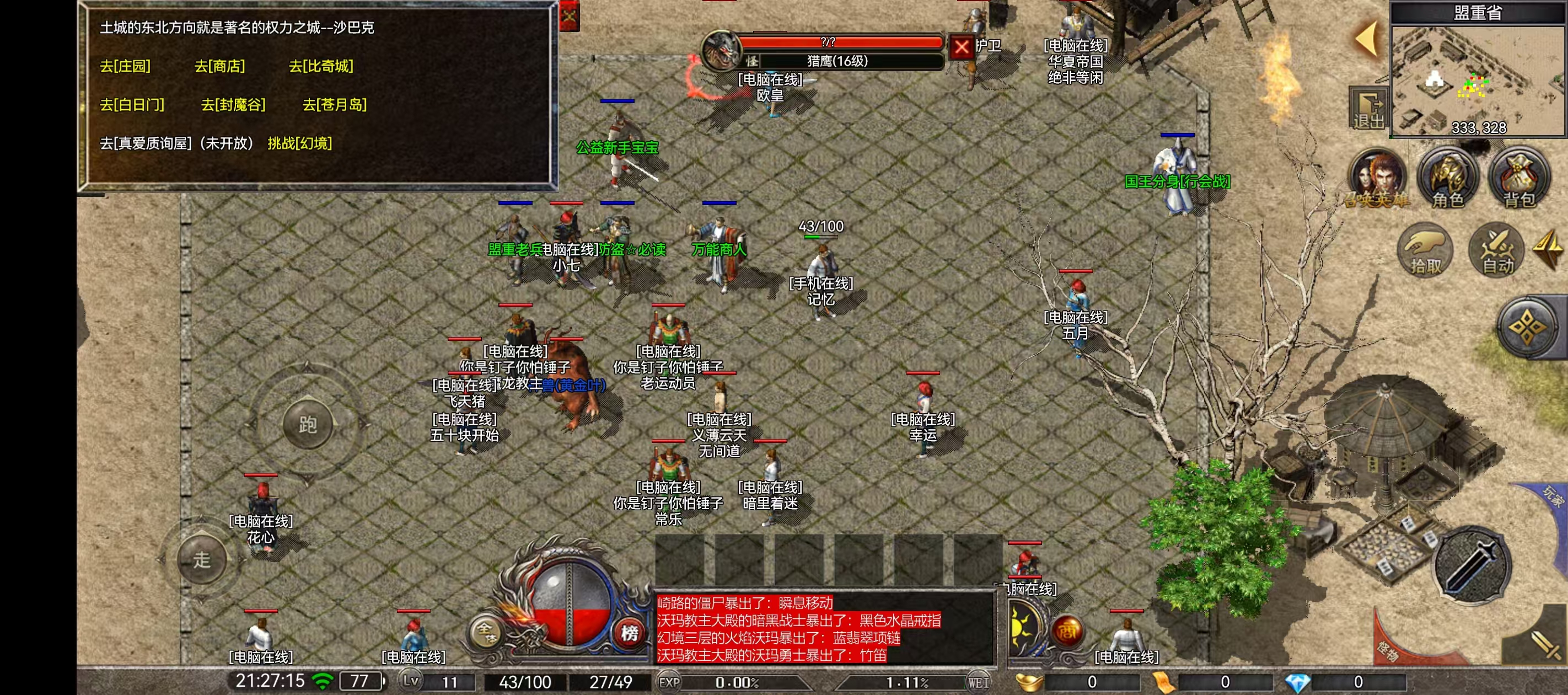Open the red 商 shop button
This screenshot has height=695, width=1568.
pos(1067,630)
